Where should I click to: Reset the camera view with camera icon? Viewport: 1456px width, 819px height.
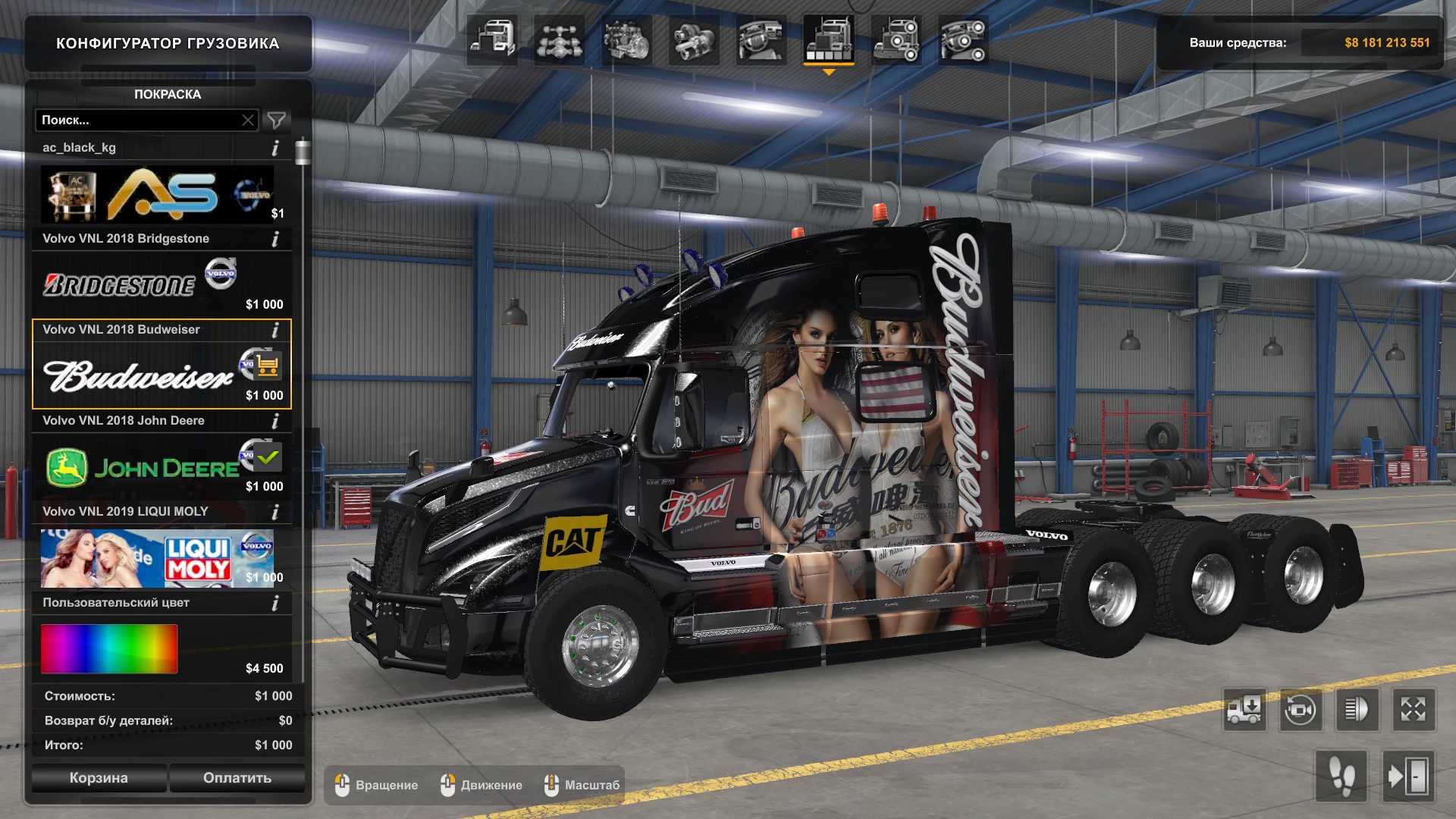[x=1300, y=710]
